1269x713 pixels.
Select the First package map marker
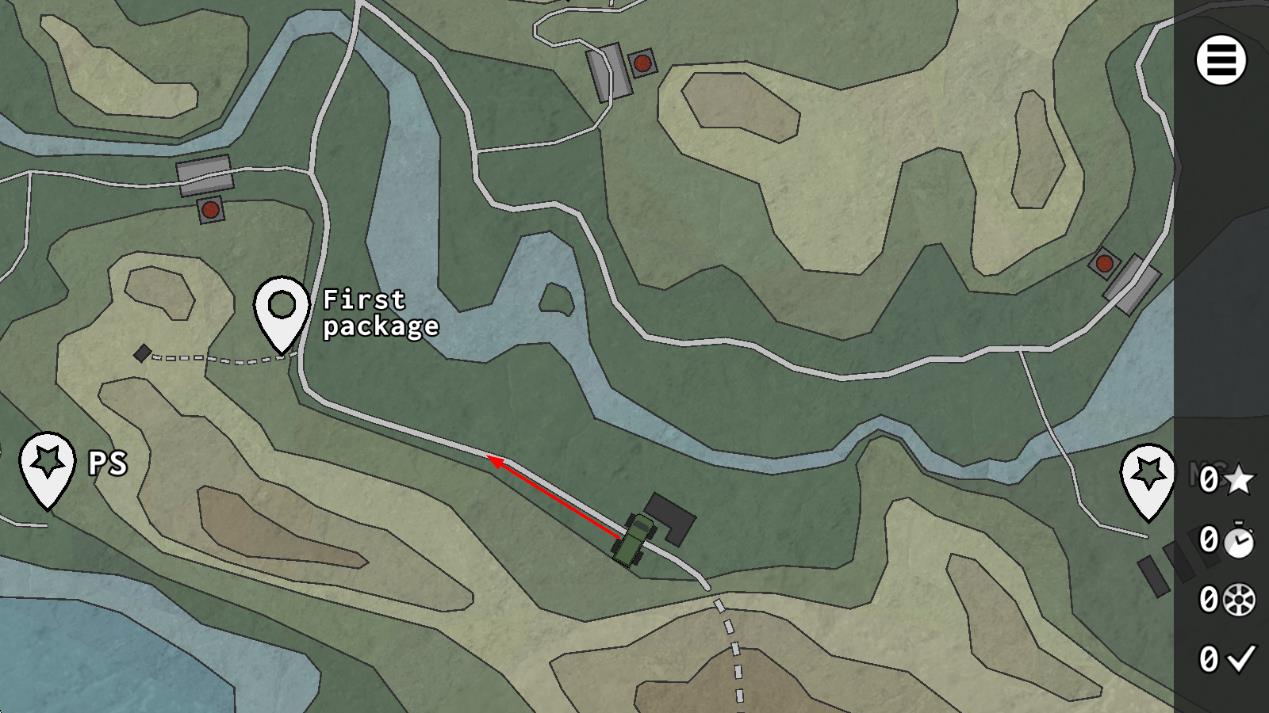click(x=281, y=308)
